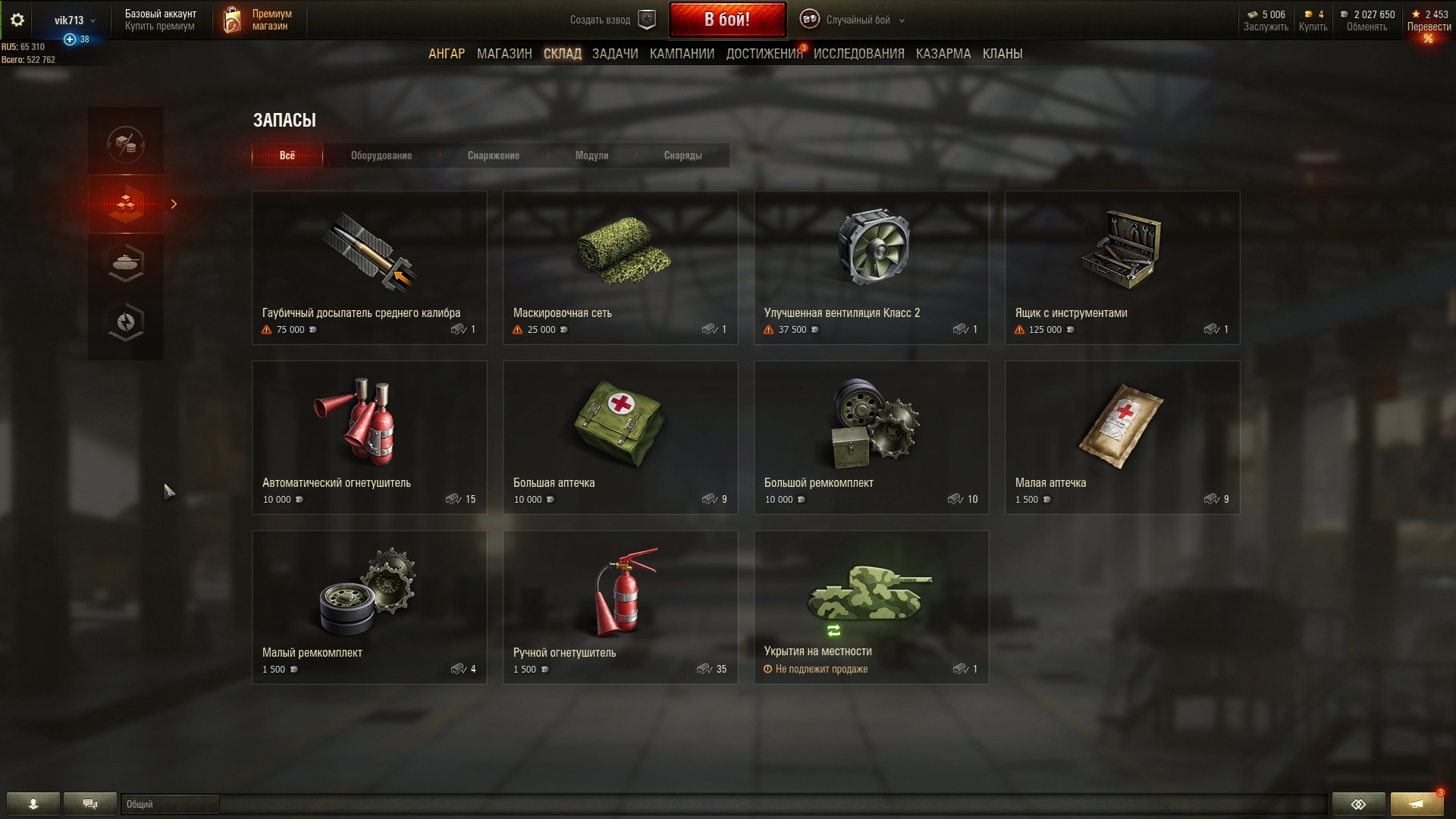Viewport: 1456px width, 819px height.
Task: Click the Общий chat channel field
Action: 170,804
